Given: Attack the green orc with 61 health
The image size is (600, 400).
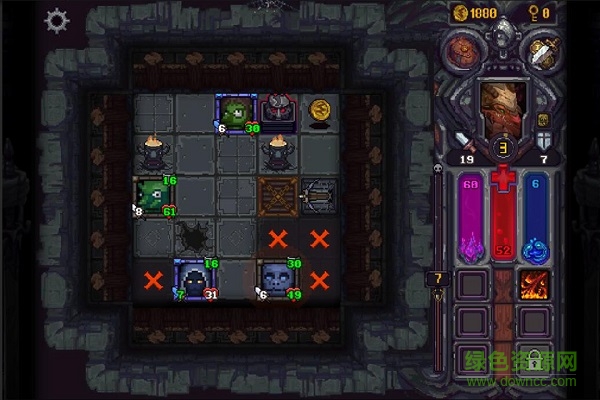Looking at the screenshot, I should (154, 196).
